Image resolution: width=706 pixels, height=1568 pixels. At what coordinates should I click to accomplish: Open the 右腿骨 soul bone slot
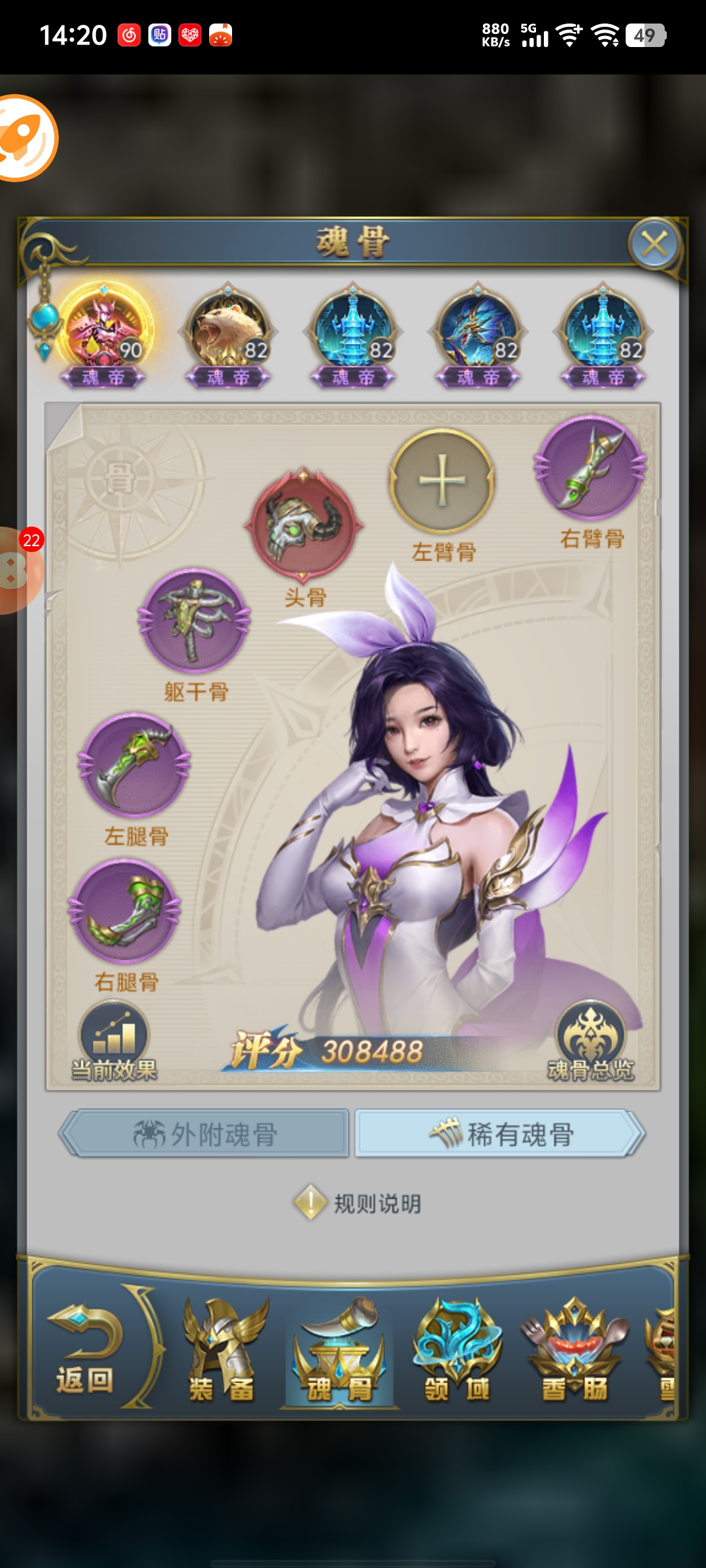[x=125, y=911]
